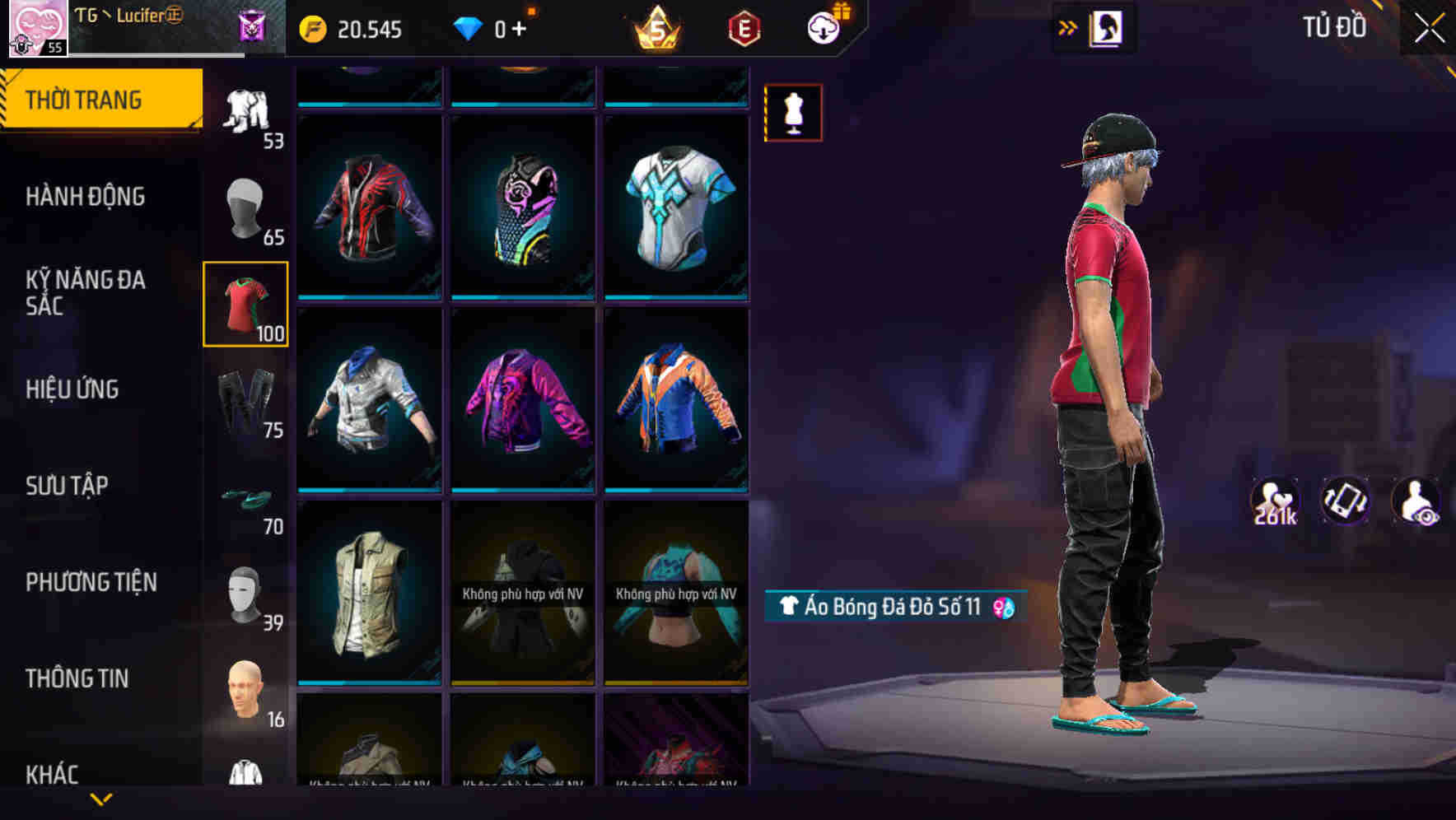Collapse the panel using the double chevron
Image resolution: width=1456 pixels, height=820 pixels.
(1067, 27)
